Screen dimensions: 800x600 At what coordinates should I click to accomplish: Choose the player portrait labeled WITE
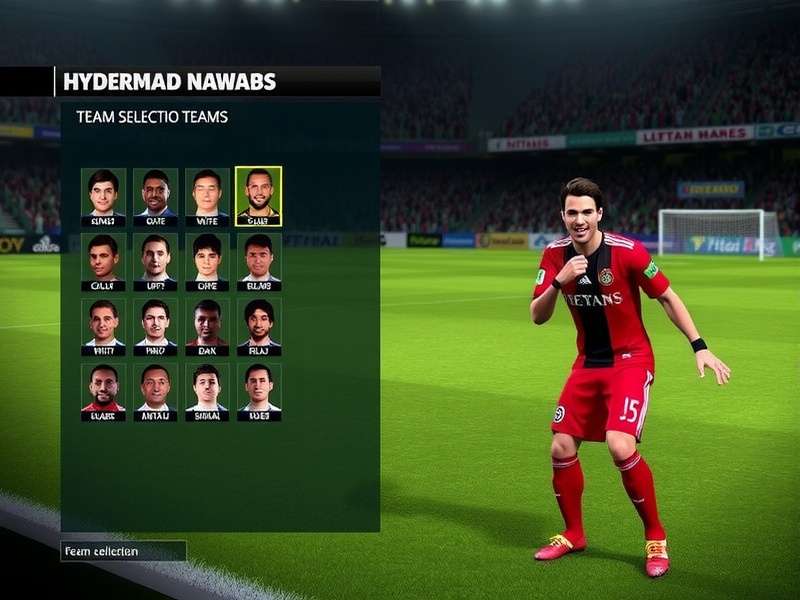207,196
